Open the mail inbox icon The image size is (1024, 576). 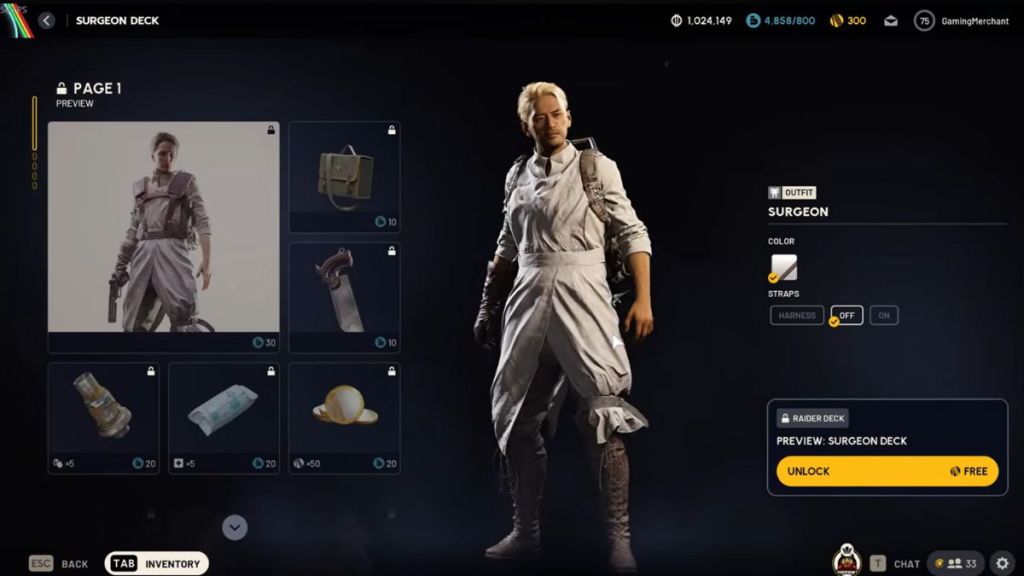[890, 21]
